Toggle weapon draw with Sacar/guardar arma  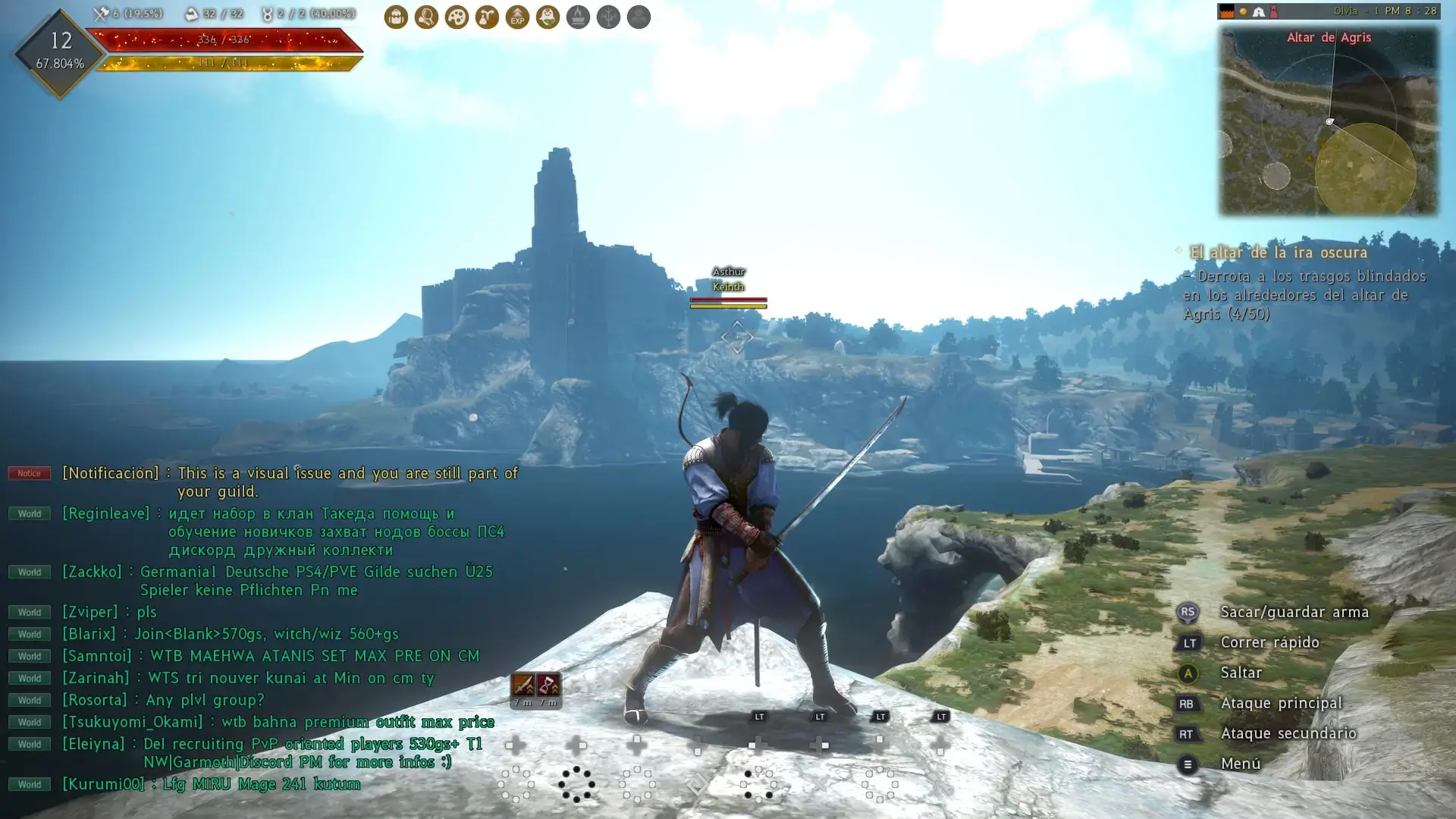(x=1294, y=612)
